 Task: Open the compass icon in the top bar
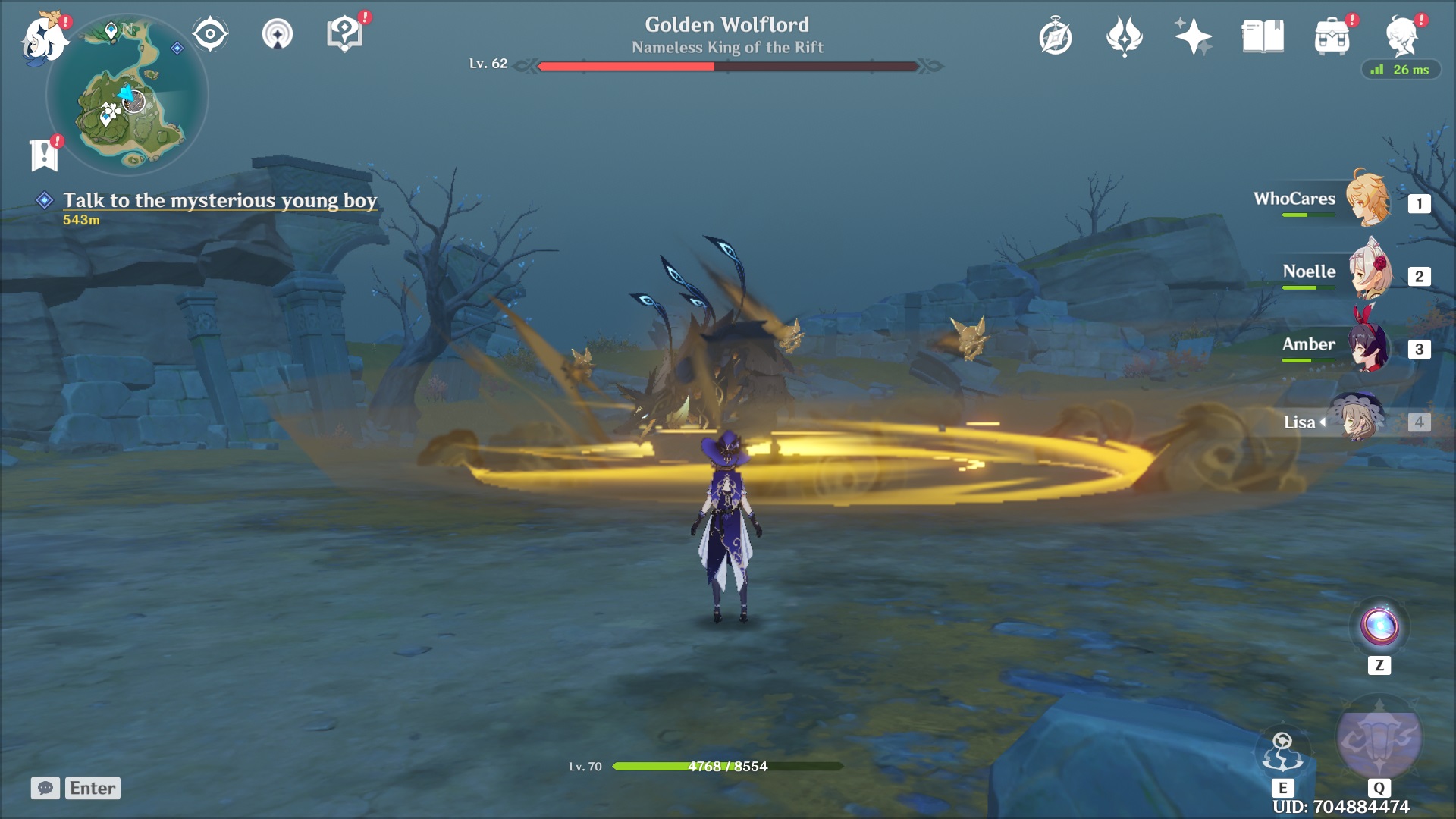point(1056,37)
